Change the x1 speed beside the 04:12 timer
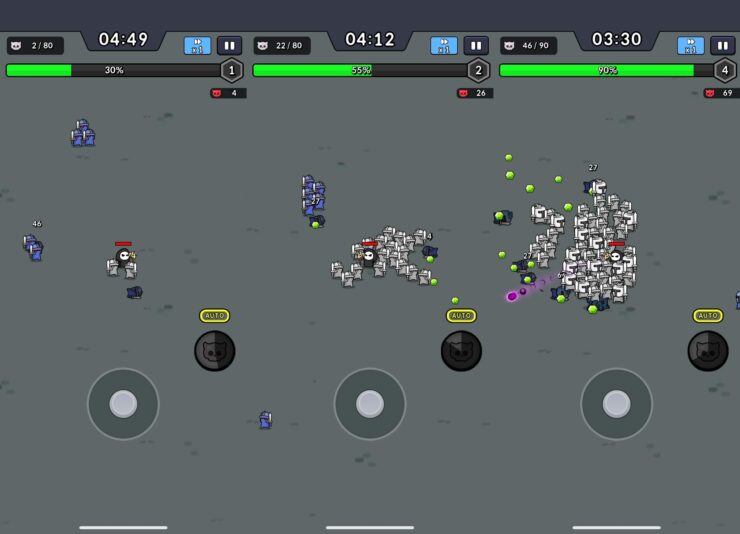 point(444,46)
